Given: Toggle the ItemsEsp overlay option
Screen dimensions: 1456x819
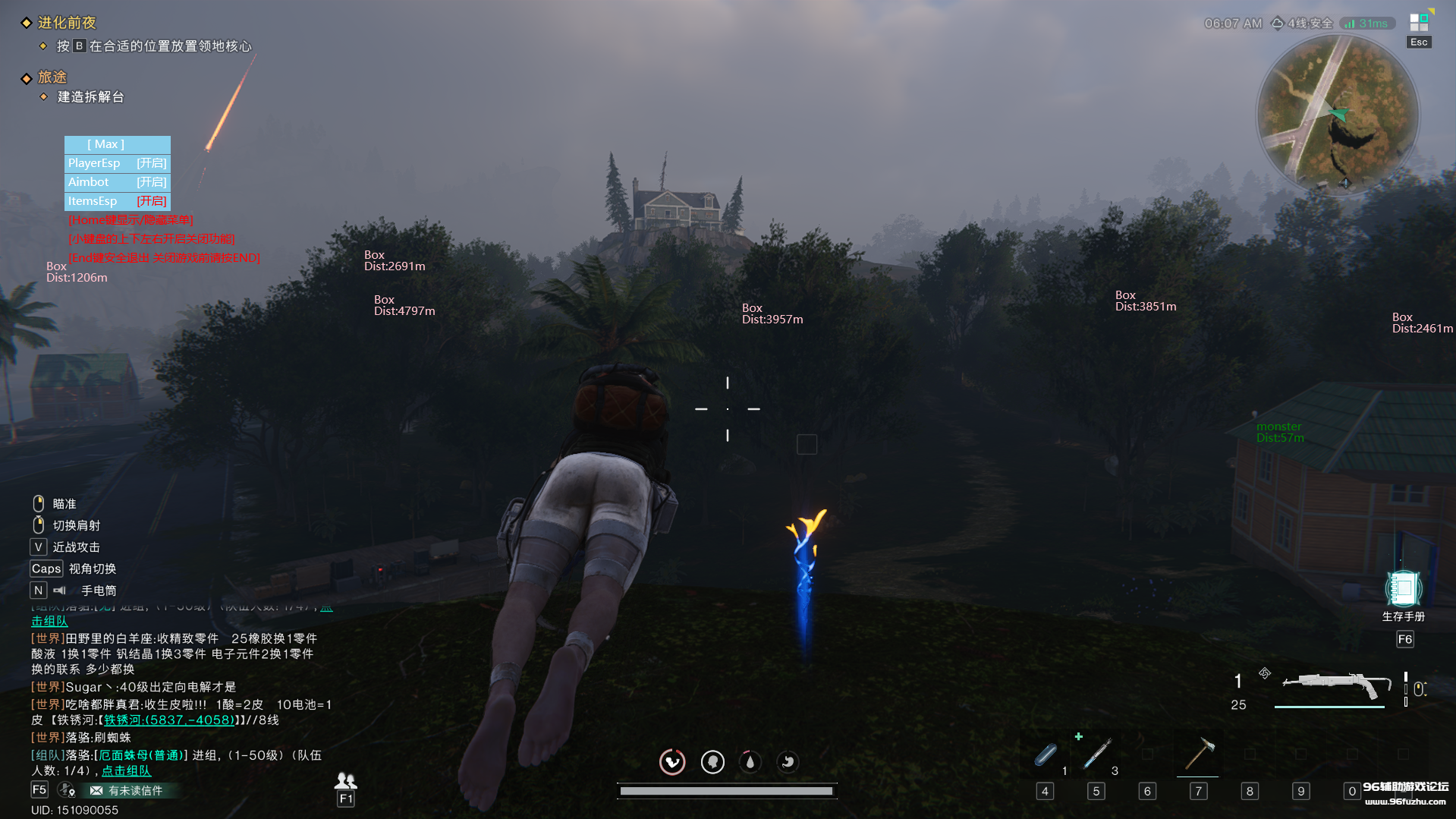Looking at the screenshot, I should click(x=117, y=201).
